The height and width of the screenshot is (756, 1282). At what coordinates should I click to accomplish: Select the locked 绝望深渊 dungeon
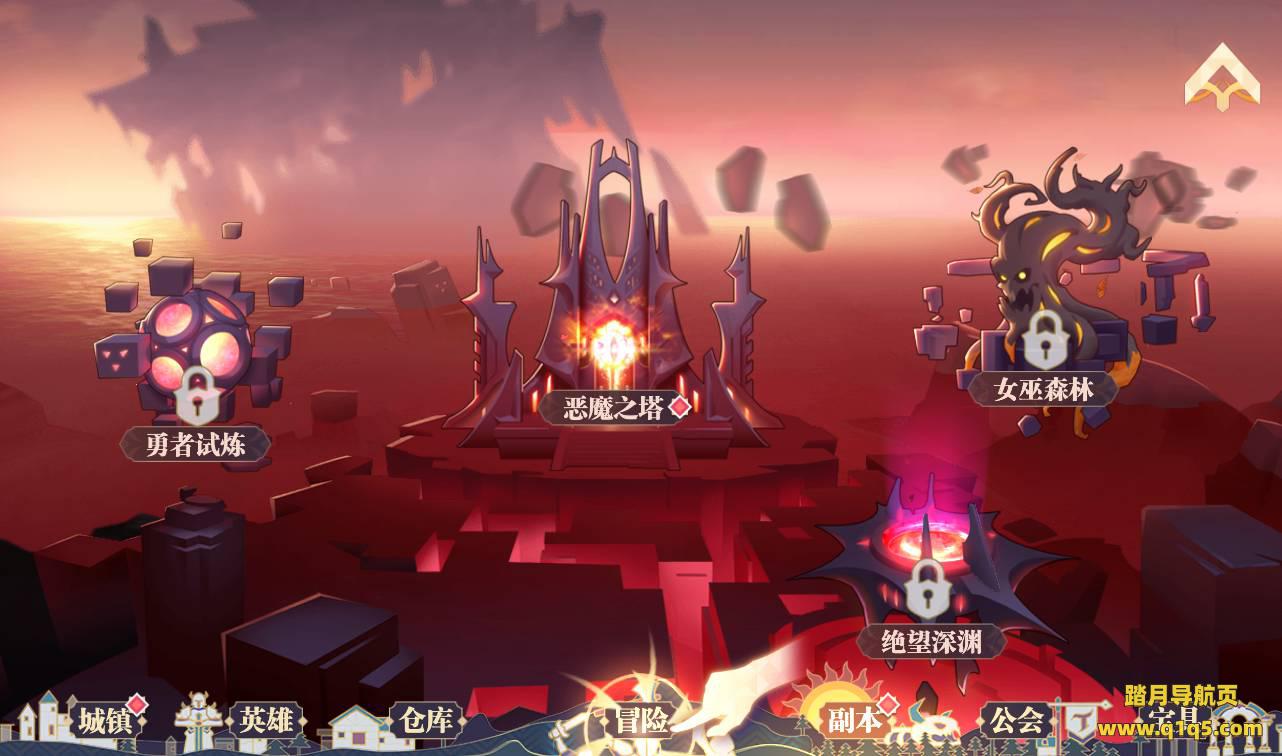pos(930,642)
